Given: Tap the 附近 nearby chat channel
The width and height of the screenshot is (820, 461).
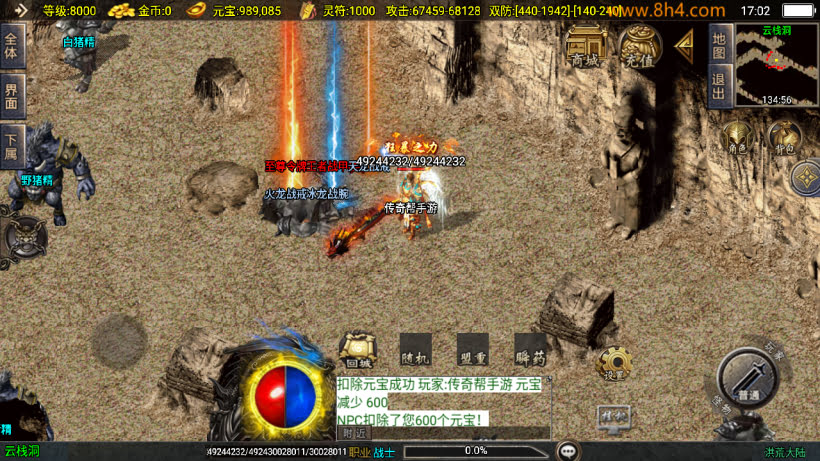Looking at the screenshot, I should 355,433.
